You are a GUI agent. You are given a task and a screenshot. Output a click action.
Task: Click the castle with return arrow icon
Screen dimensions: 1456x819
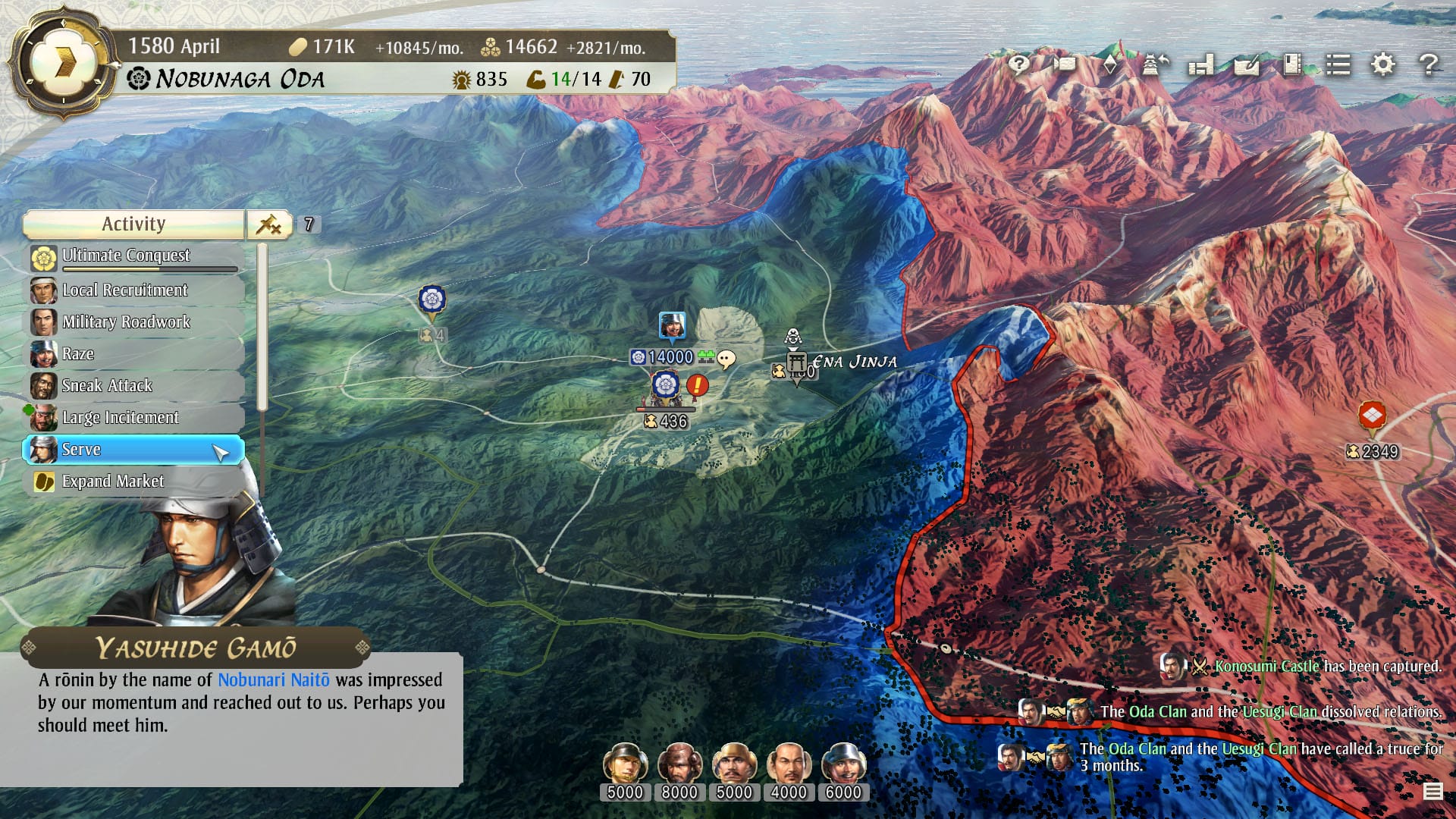click(x=1156, y=64)
